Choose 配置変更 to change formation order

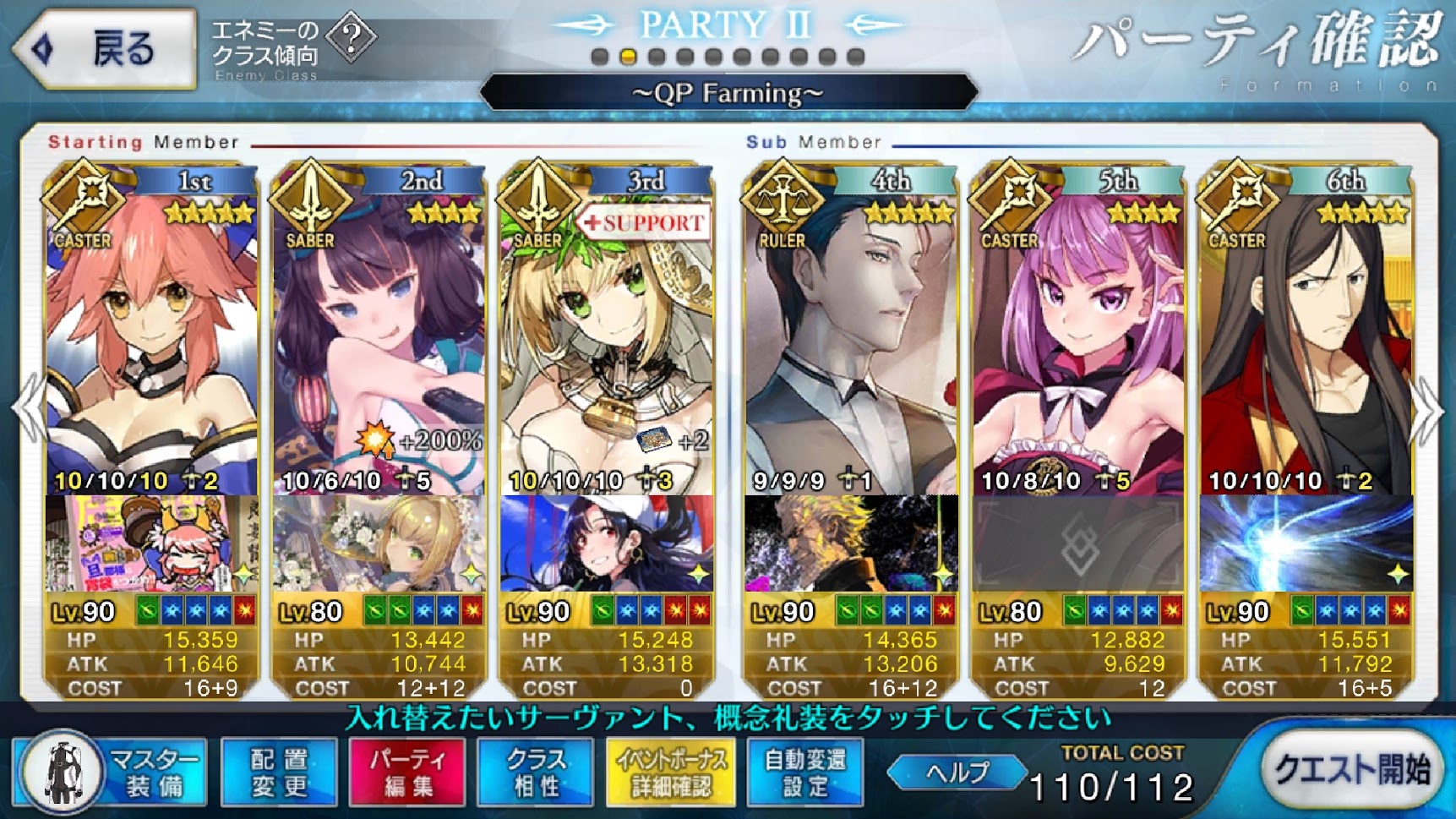pos(279,773)
